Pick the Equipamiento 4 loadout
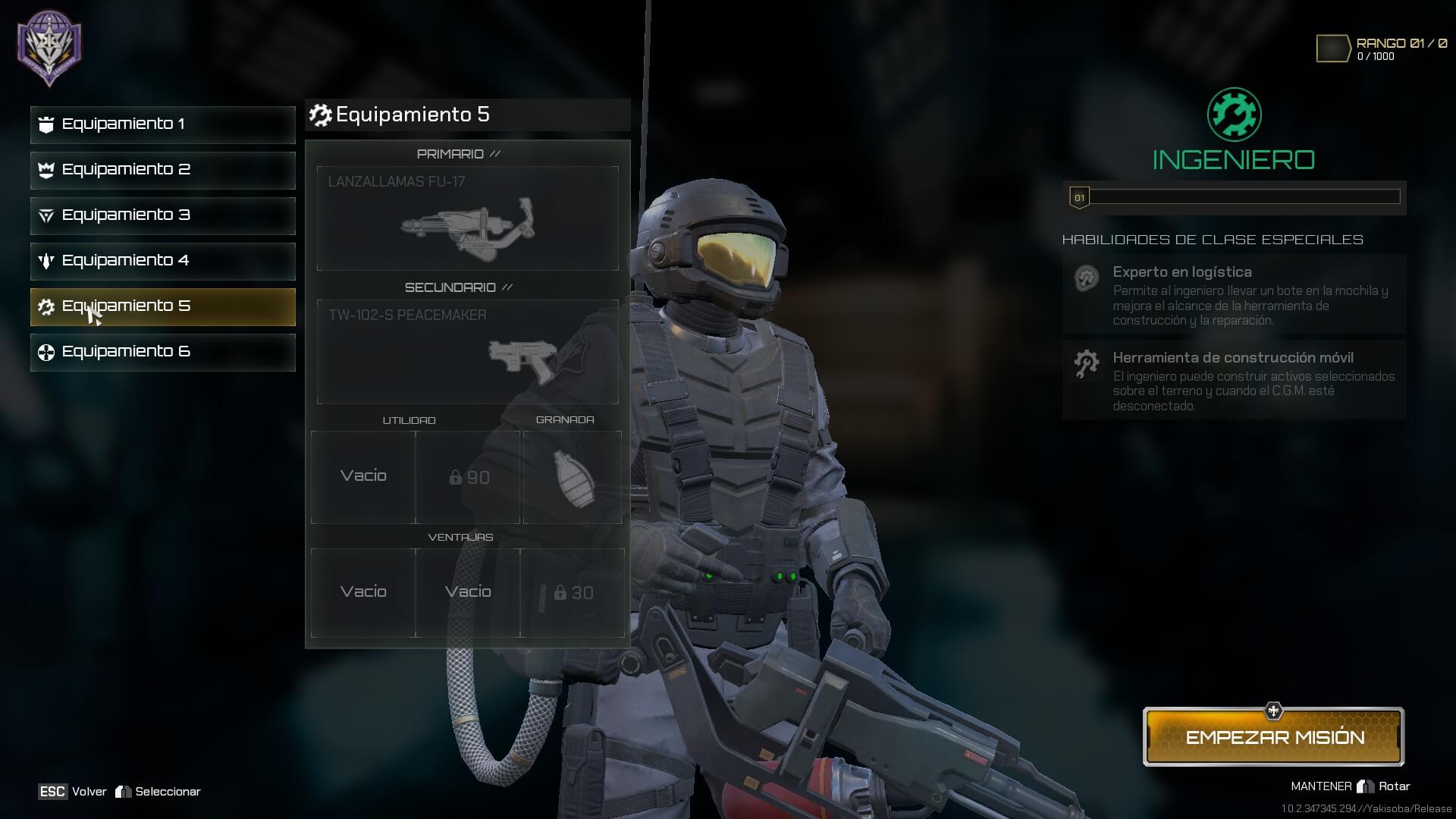This screenshot has width=1456, height=819. pos(162,261)
